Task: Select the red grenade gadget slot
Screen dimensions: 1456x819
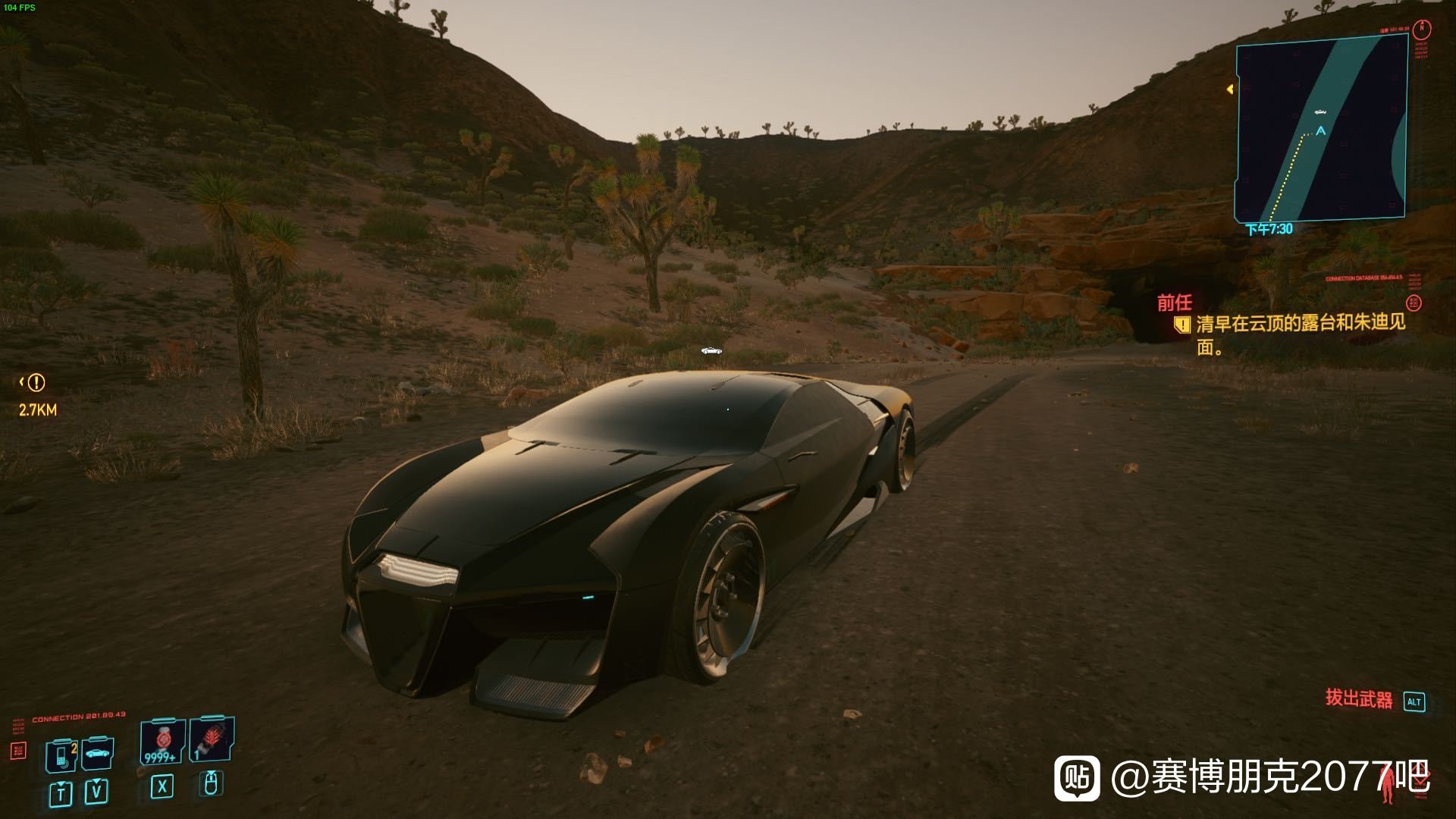Action: [x=212, y=740]
